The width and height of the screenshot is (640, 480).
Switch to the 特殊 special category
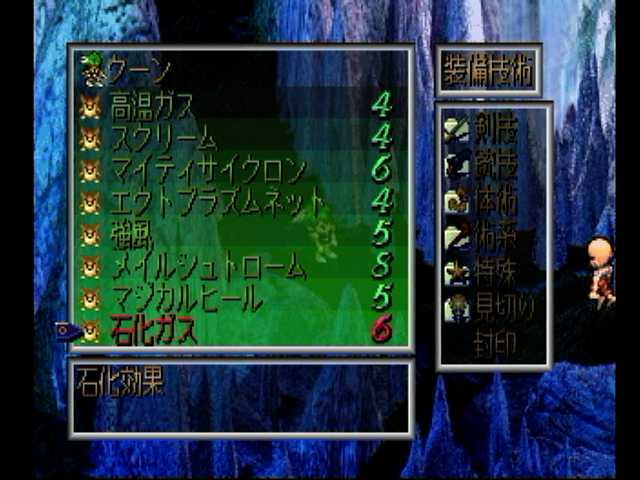click(x=497, y=271)
